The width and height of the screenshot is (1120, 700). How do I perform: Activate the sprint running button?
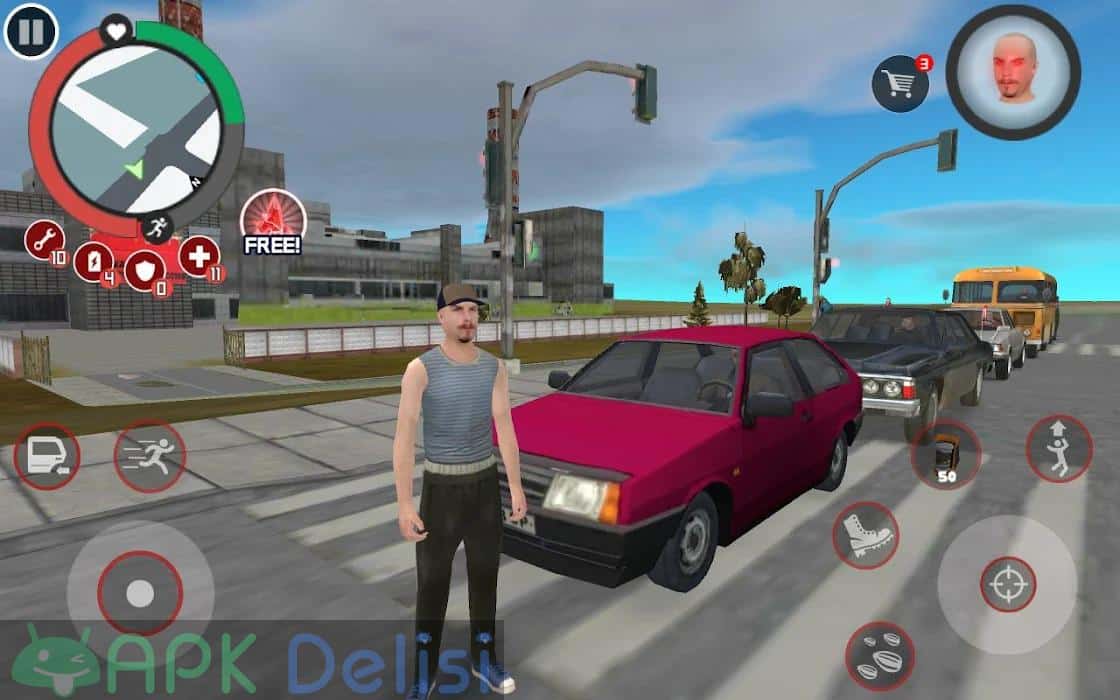[149, 457]
